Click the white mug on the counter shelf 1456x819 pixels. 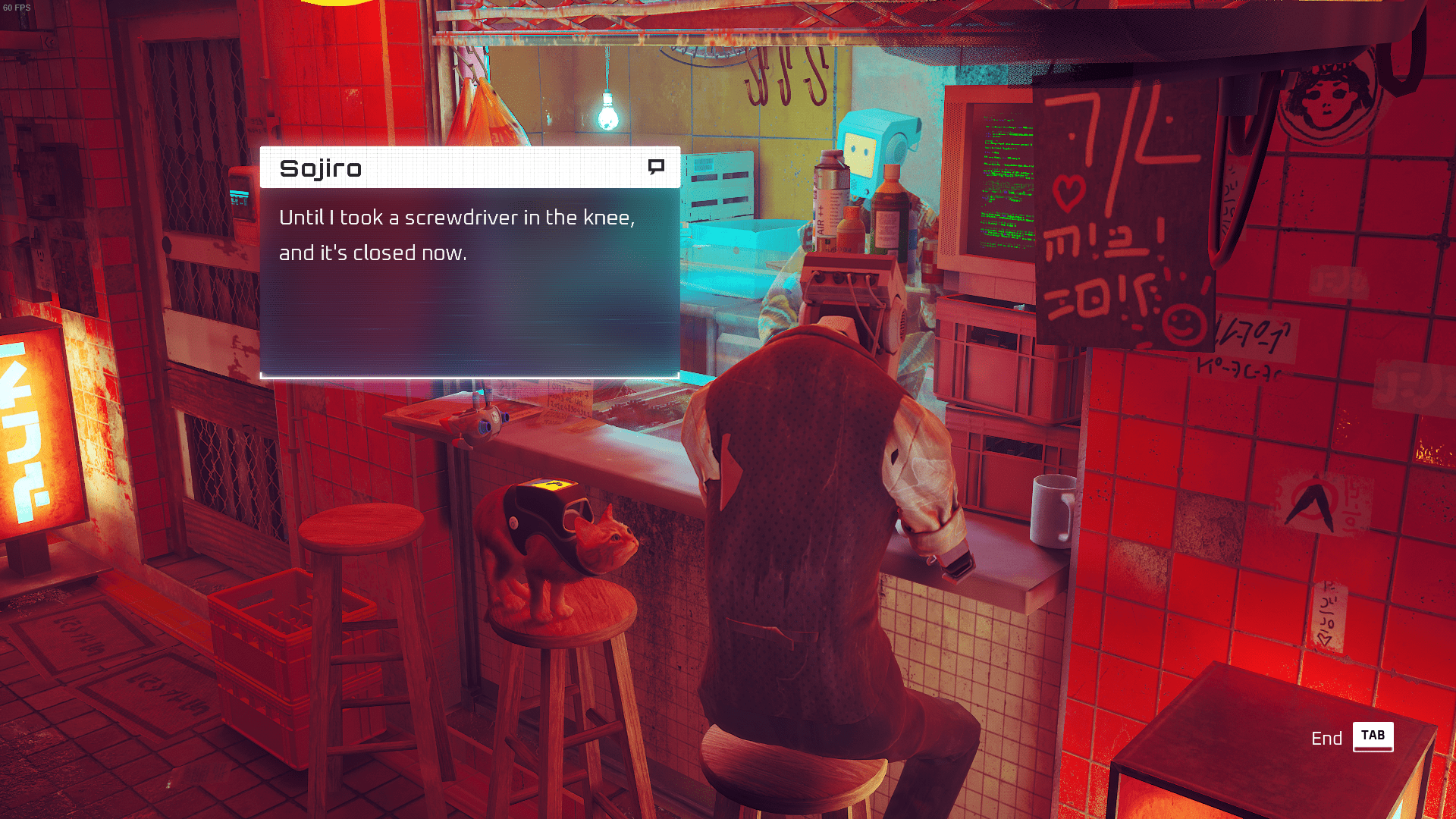click(x=1053, y=507)
